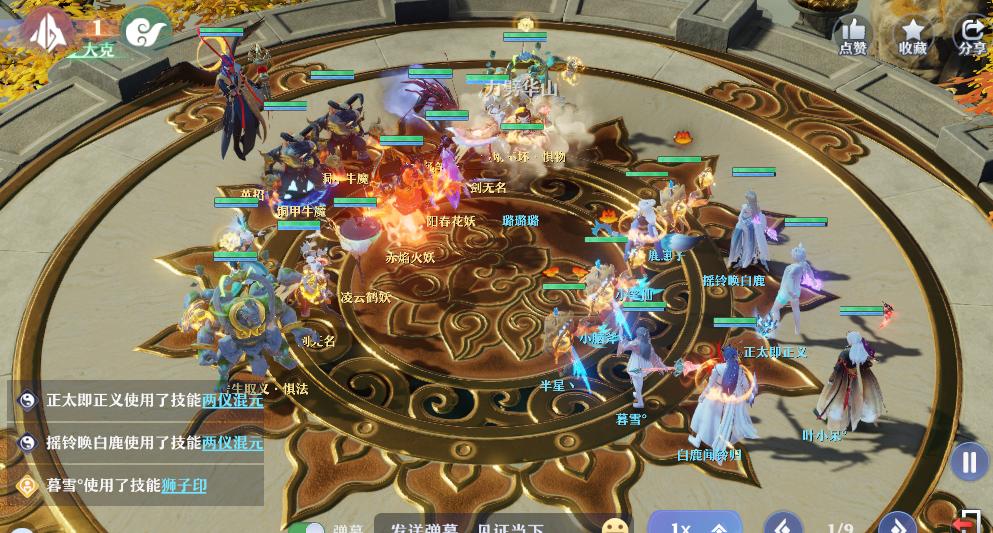Exit the replay via the red arrow icon
The image size is (993, 533).
click(x=965, y=522)
